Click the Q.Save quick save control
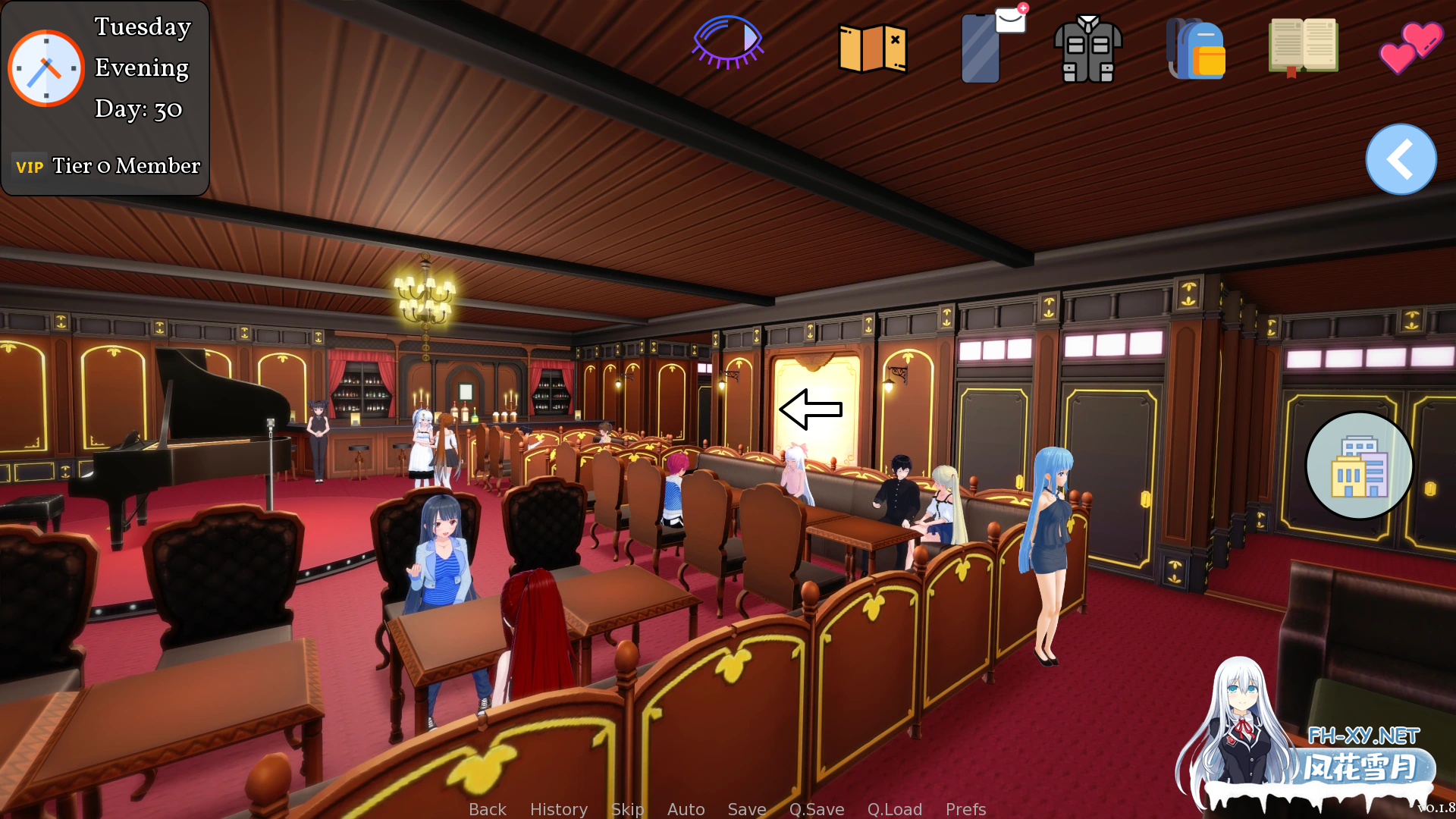Viewport: 1456px width, 819px height. tap(816, 809)
